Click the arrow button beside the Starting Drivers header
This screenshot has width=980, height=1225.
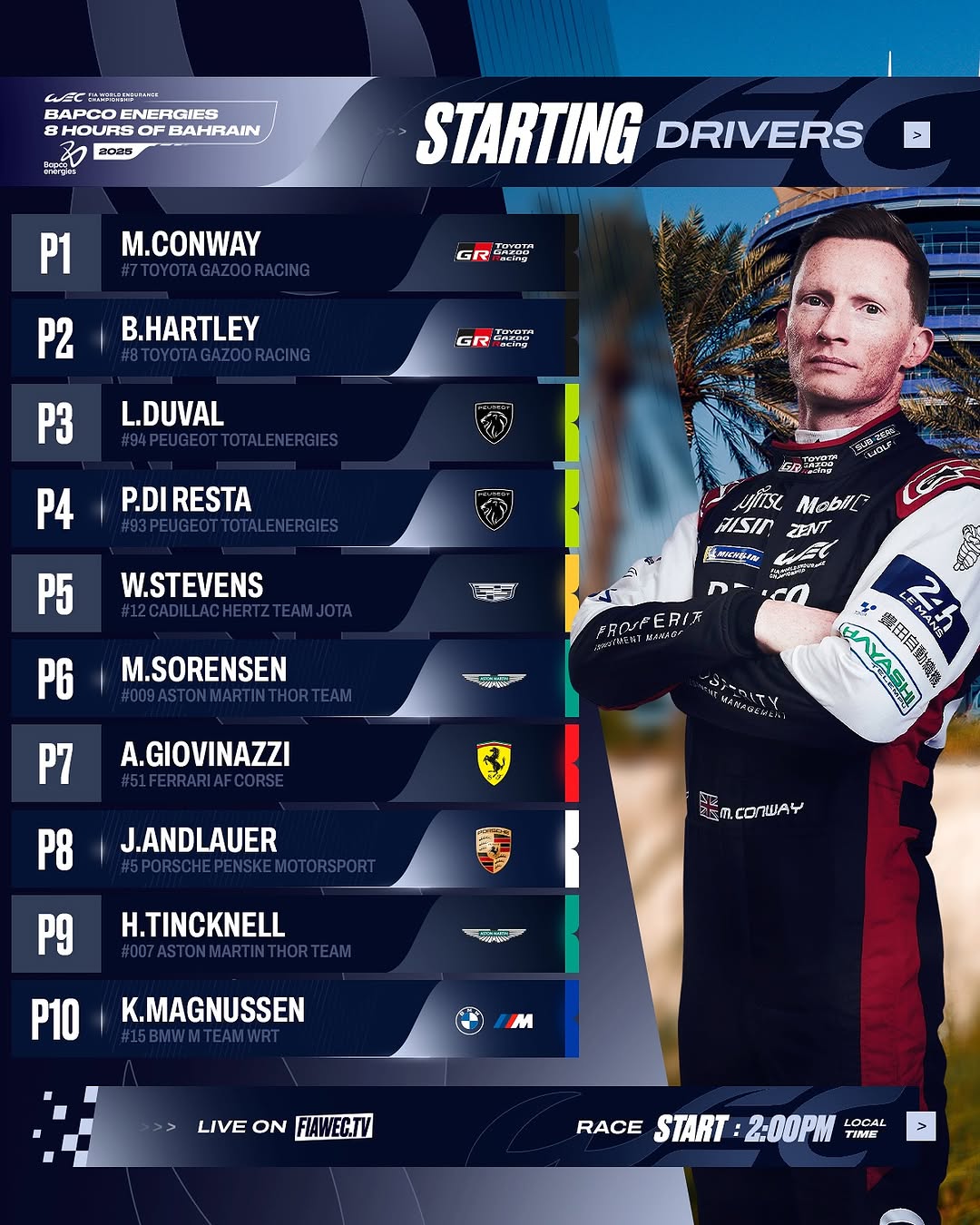916,135
